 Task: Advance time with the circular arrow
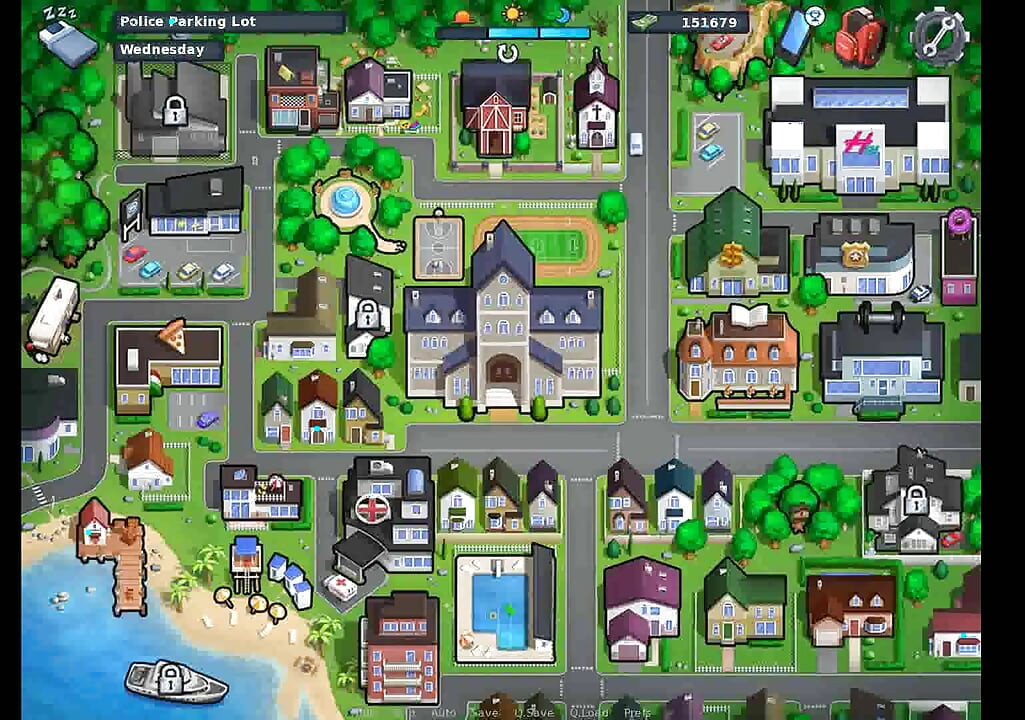coord(508,52)
